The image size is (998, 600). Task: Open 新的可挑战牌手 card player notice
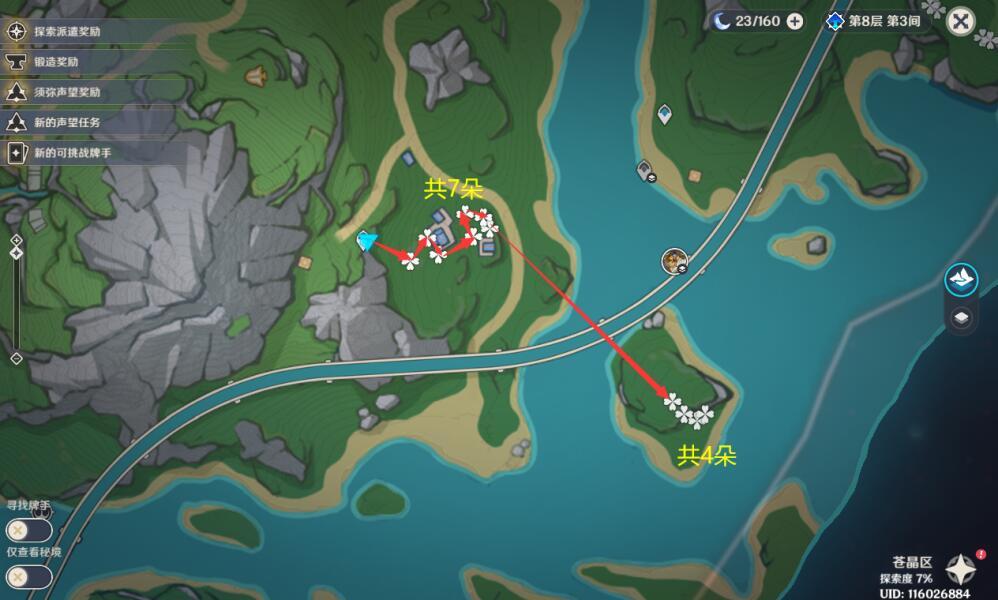[70, 153]
